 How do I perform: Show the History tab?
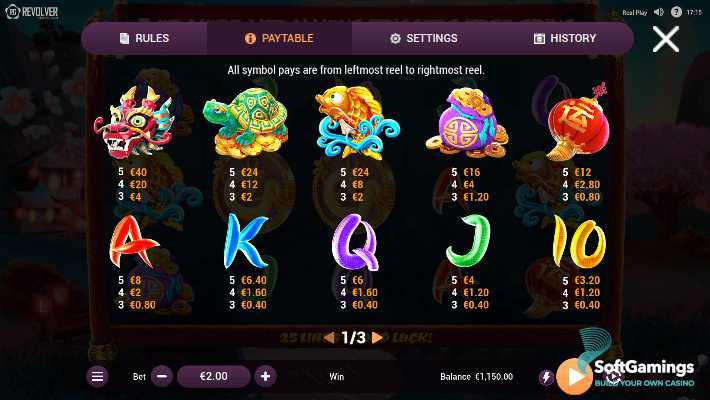(565, 38)
